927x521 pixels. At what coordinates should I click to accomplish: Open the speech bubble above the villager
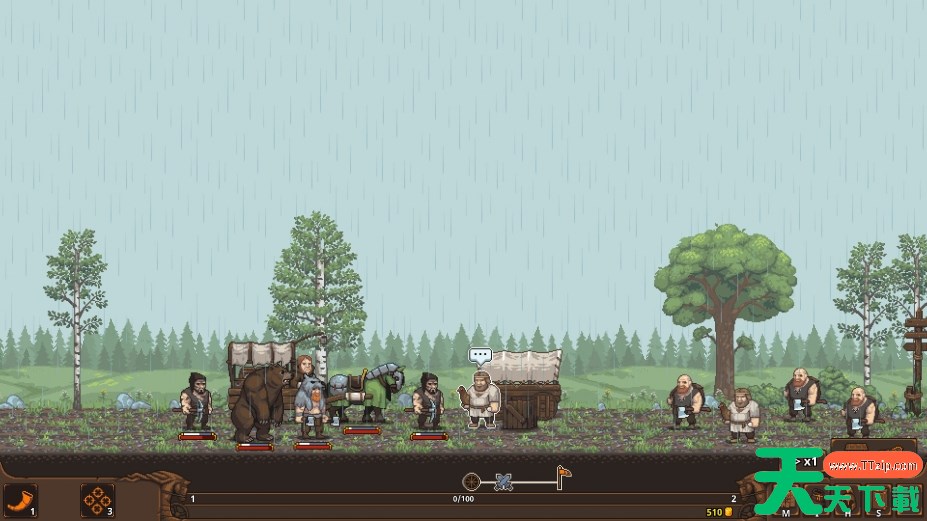click(x=481, y=355)
